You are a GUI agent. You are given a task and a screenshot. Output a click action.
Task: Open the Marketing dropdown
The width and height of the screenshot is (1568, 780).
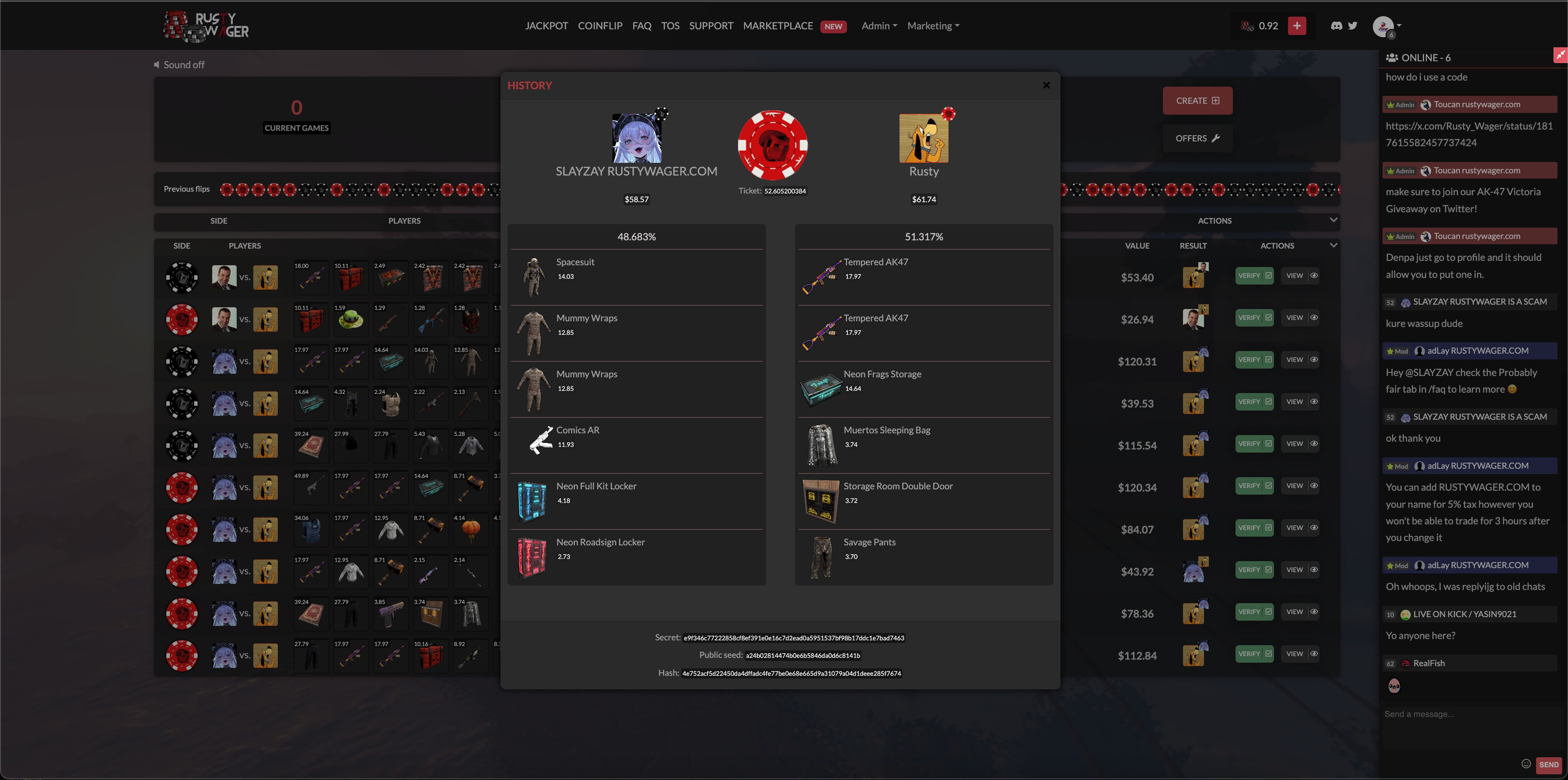[932, 25]
